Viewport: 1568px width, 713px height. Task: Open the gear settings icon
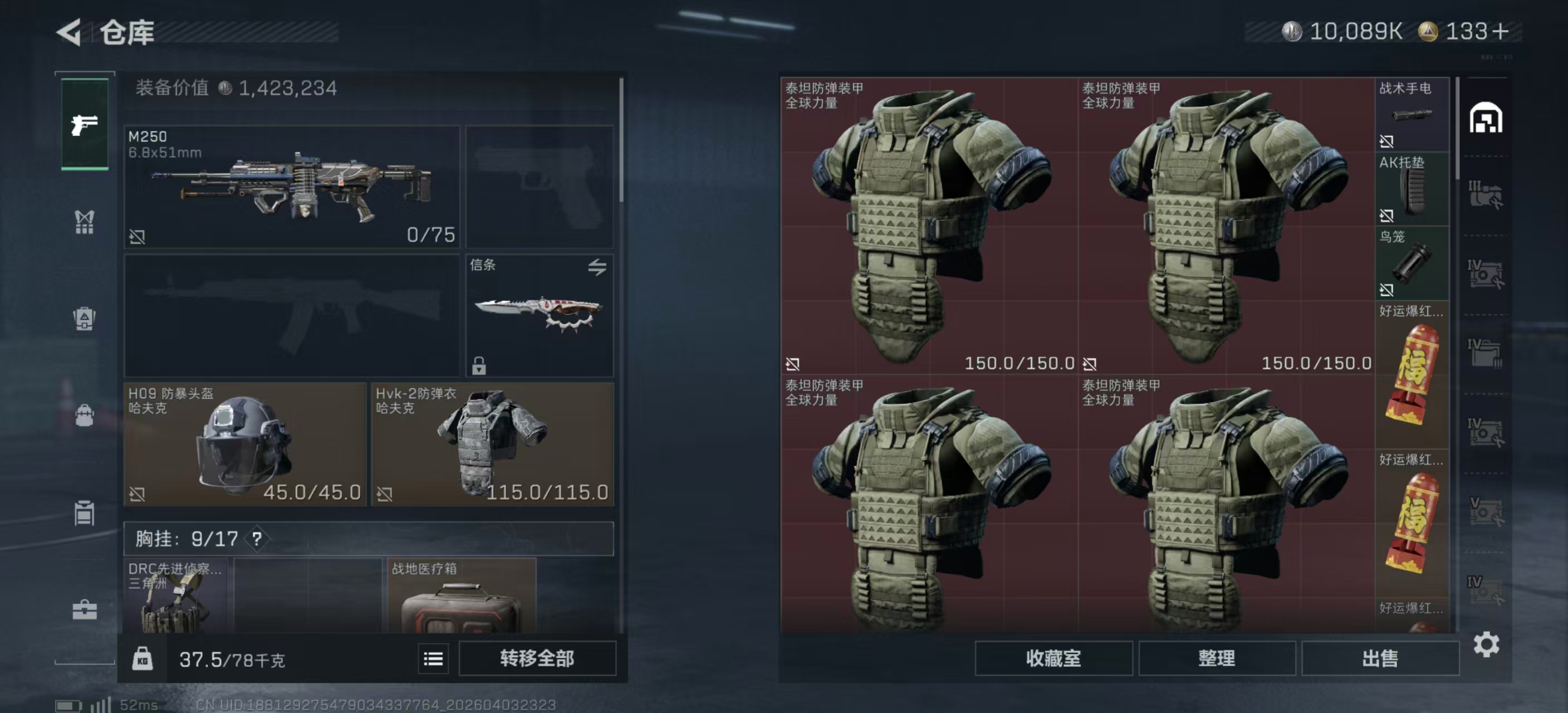(x=1486, y=644)
